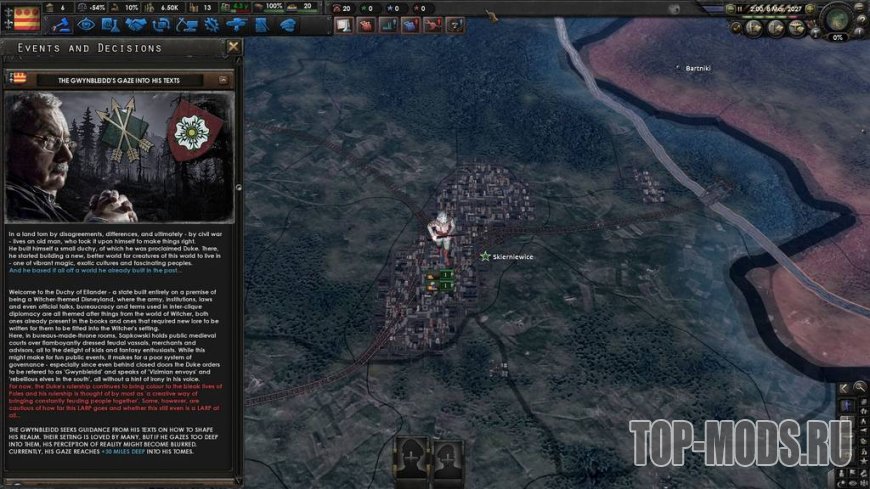Collapse the Gwynbleidd's Gaze decision category
Viewport: 870px width, 489px height.
pos(223,79)
